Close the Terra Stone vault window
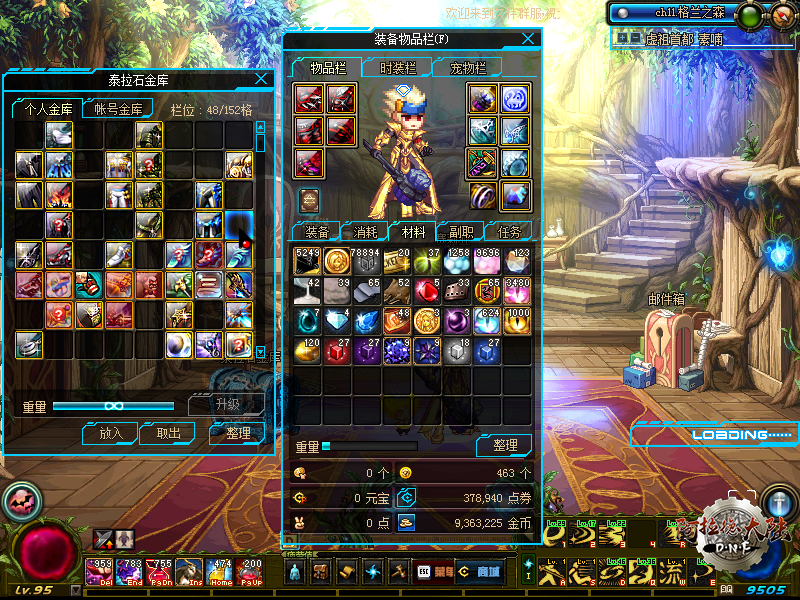The height and width of the screenshot is (600, 800). pyautogui.click(x=262, y=79)
